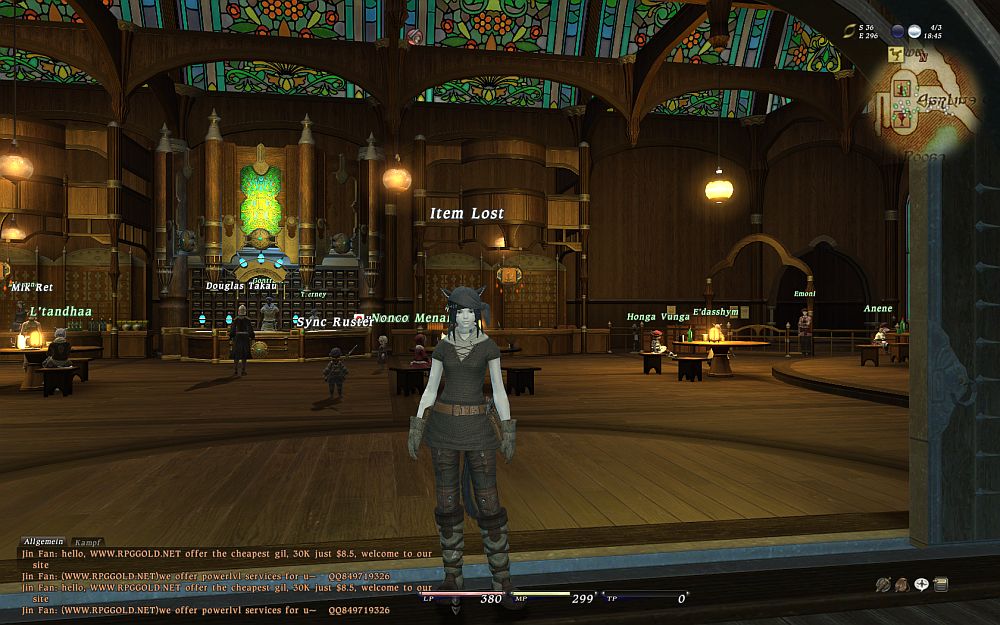Switch to the Allgemein chat tab

coord(44,541)
